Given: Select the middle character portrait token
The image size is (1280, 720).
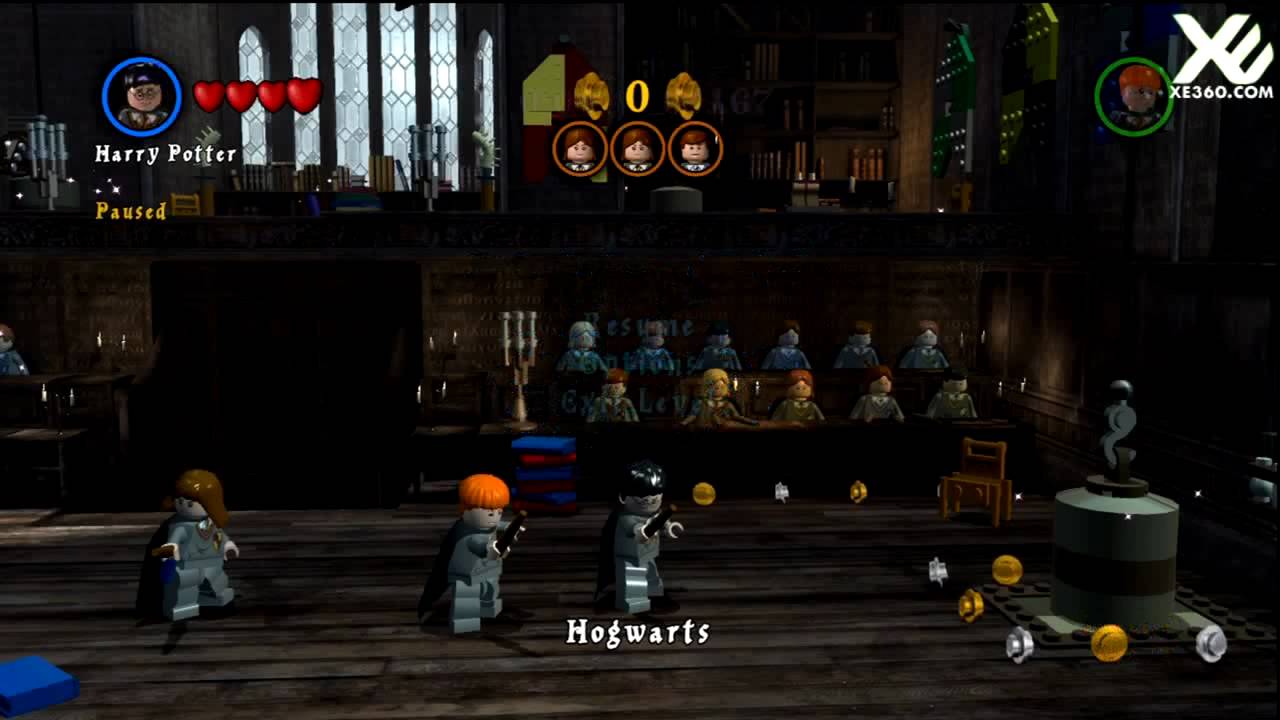Looking at the screenshot, I should (x=637, y=150).
